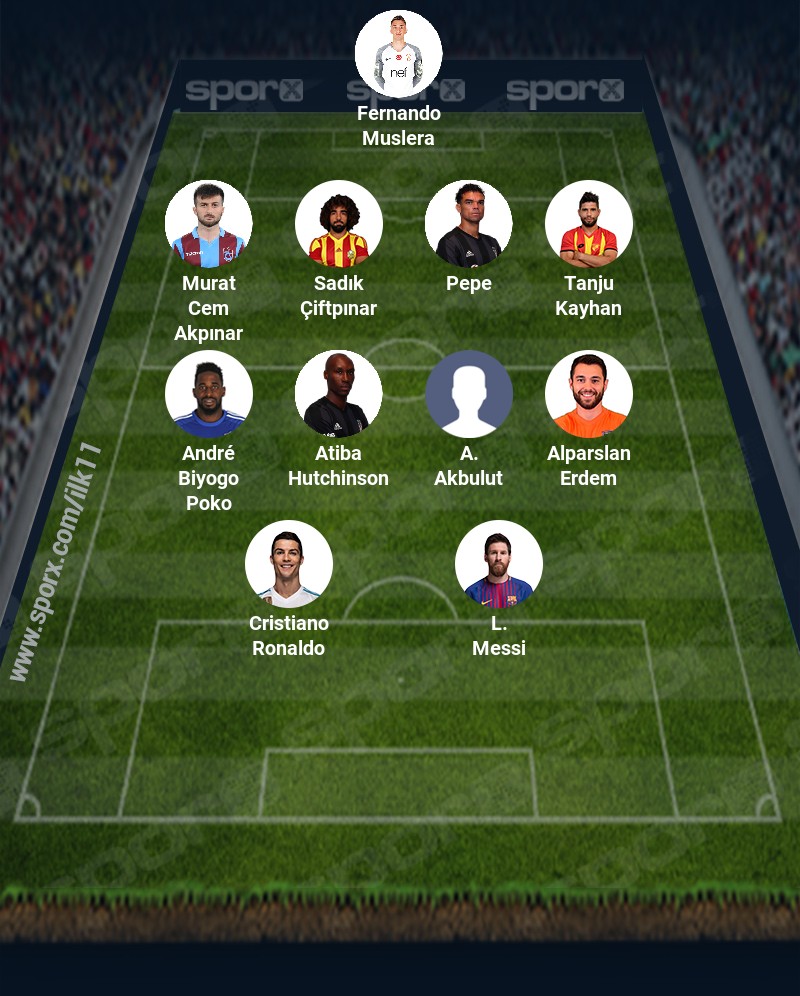Choose L. Messi's forward slot
The image size is (800, 996).
pos(499,564)
